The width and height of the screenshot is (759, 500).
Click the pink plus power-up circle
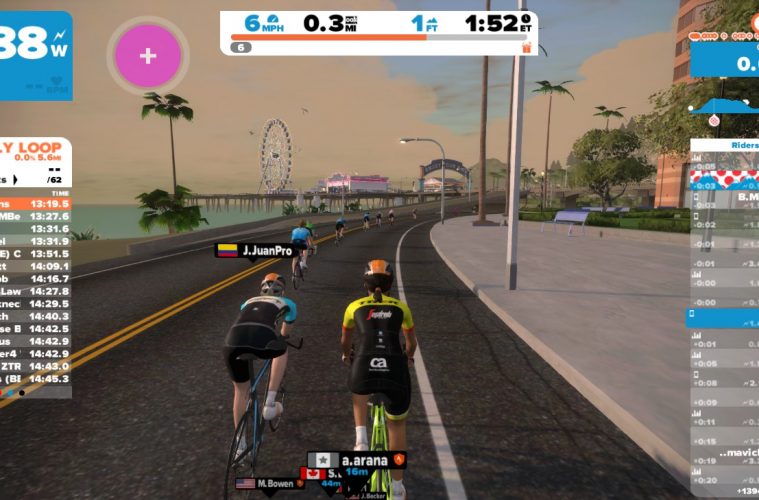tap(148, 55)
